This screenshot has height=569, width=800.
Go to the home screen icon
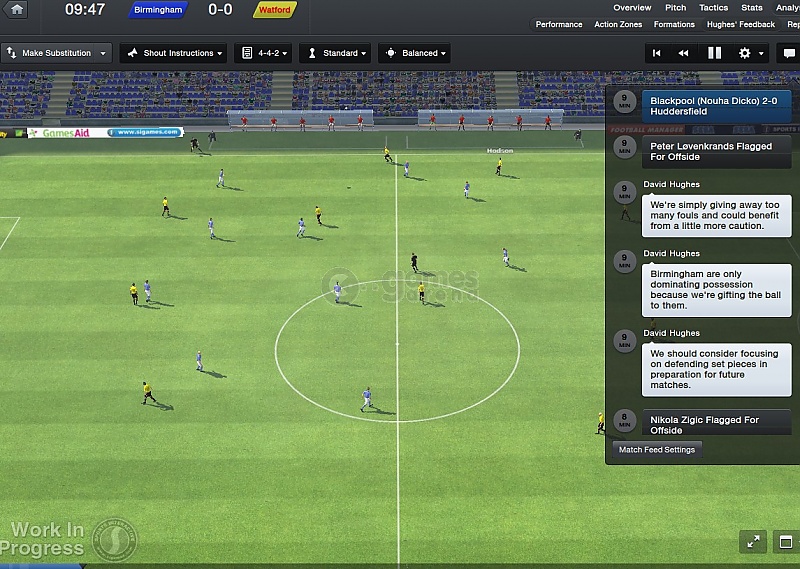(17, 10)
